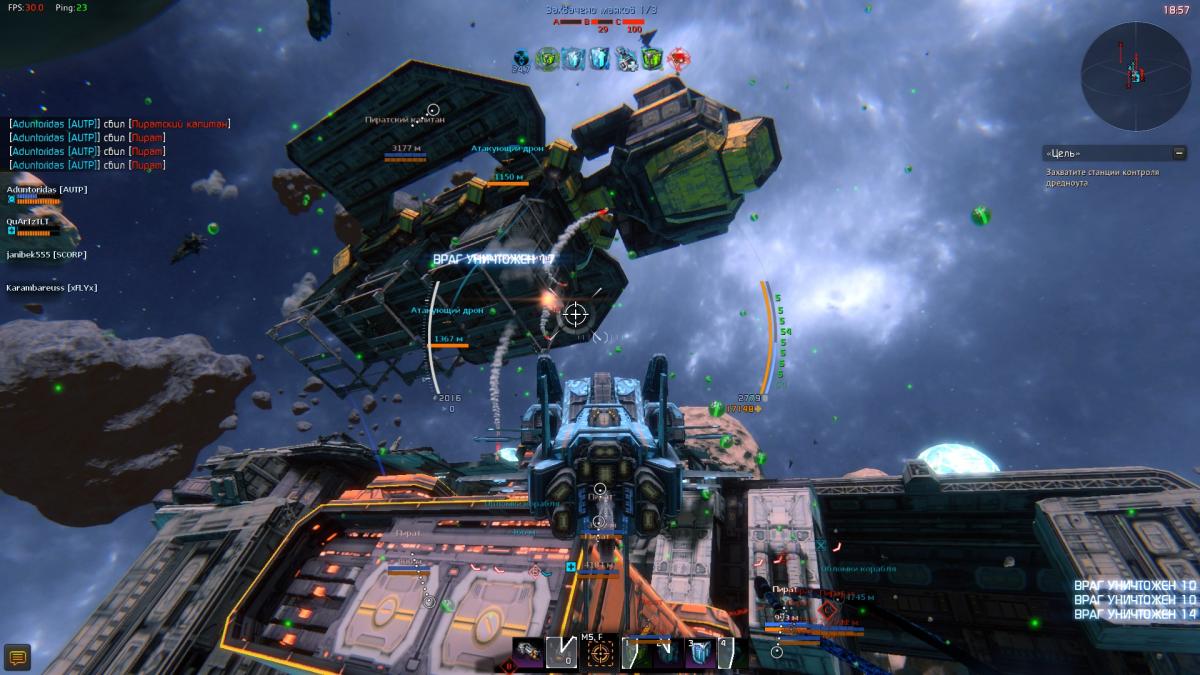Image resolution: width=1200 pixels, height=675 pixels.
Task: Select the main weapon slot icon
Action: click(x=530, y=652)
